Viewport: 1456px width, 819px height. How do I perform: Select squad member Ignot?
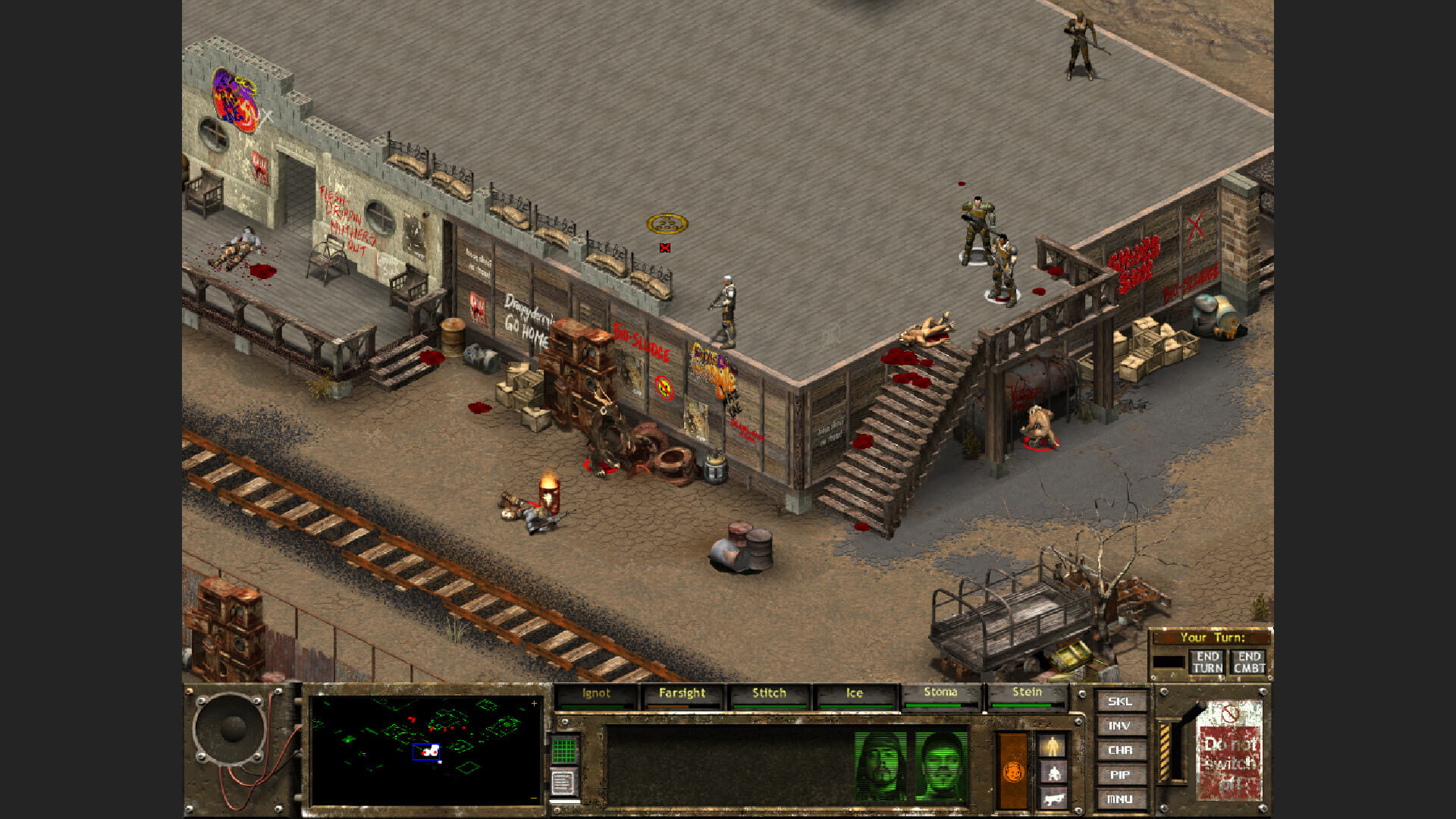pos(596,692)
